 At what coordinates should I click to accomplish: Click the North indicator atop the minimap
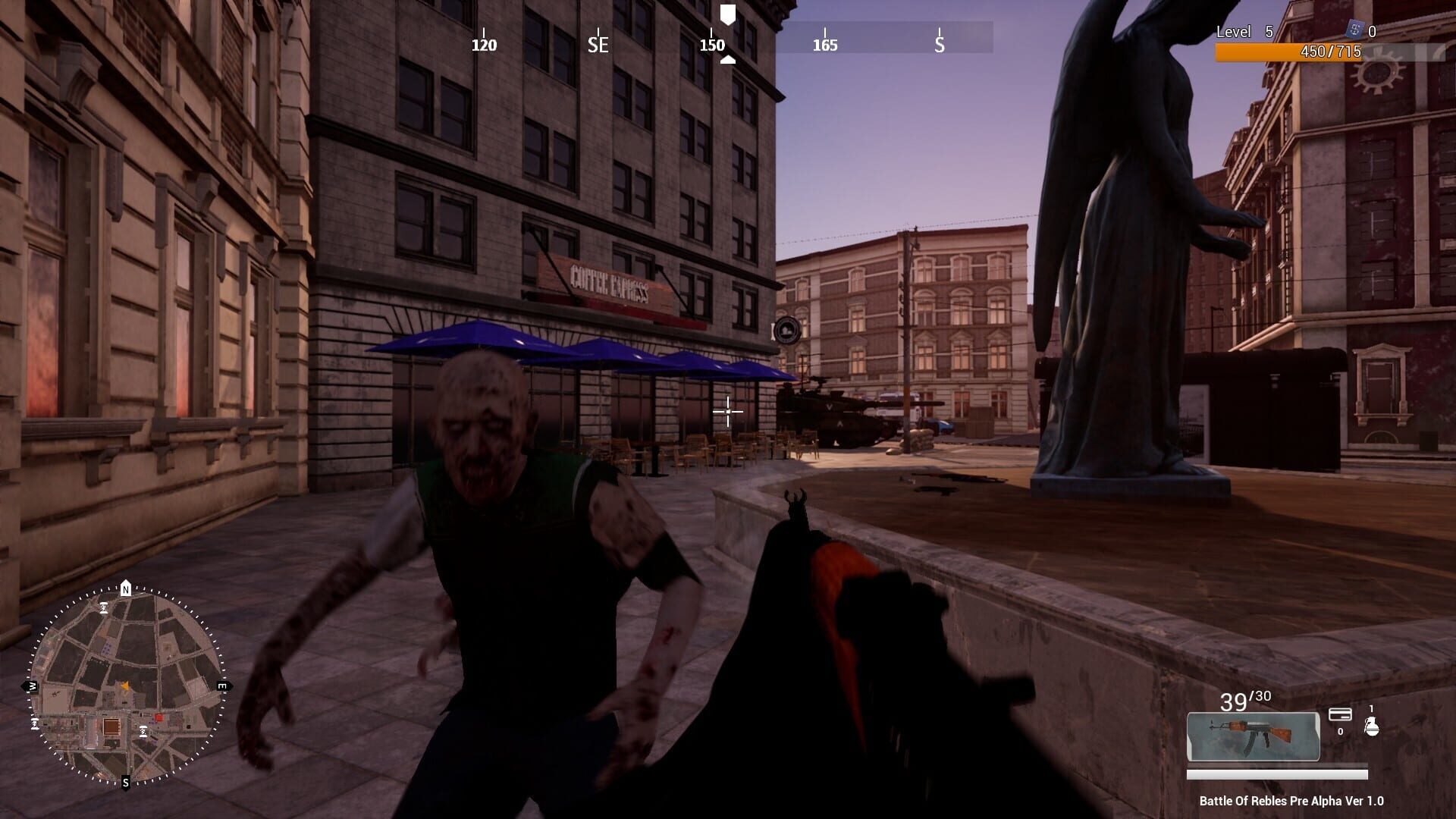tap(126, 588)
